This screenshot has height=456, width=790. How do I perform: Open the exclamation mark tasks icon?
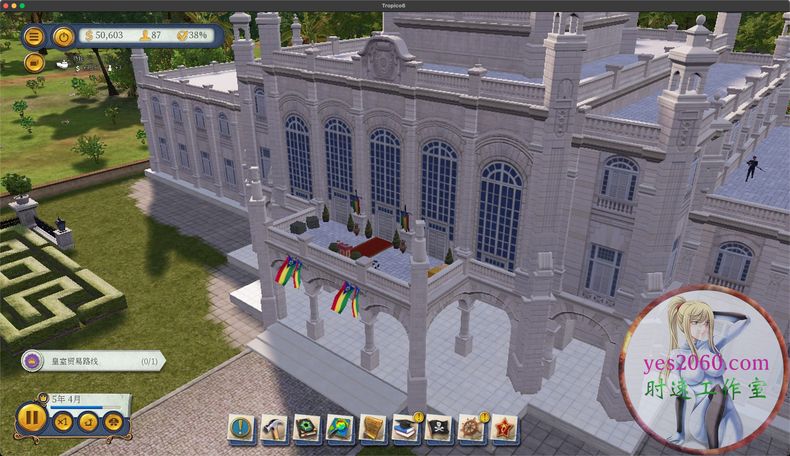point(243,429)
